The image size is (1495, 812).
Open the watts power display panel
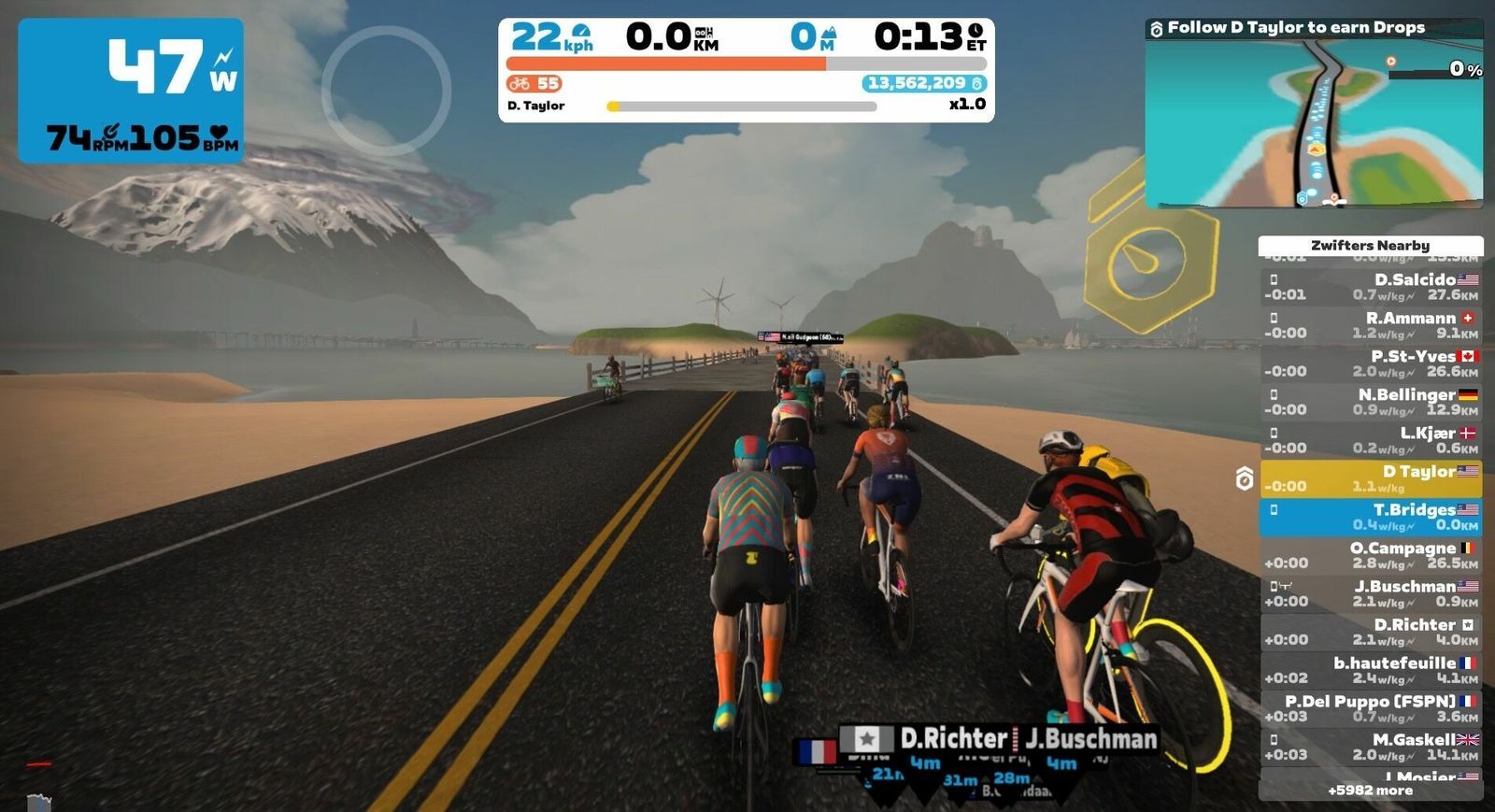(131, 91)
